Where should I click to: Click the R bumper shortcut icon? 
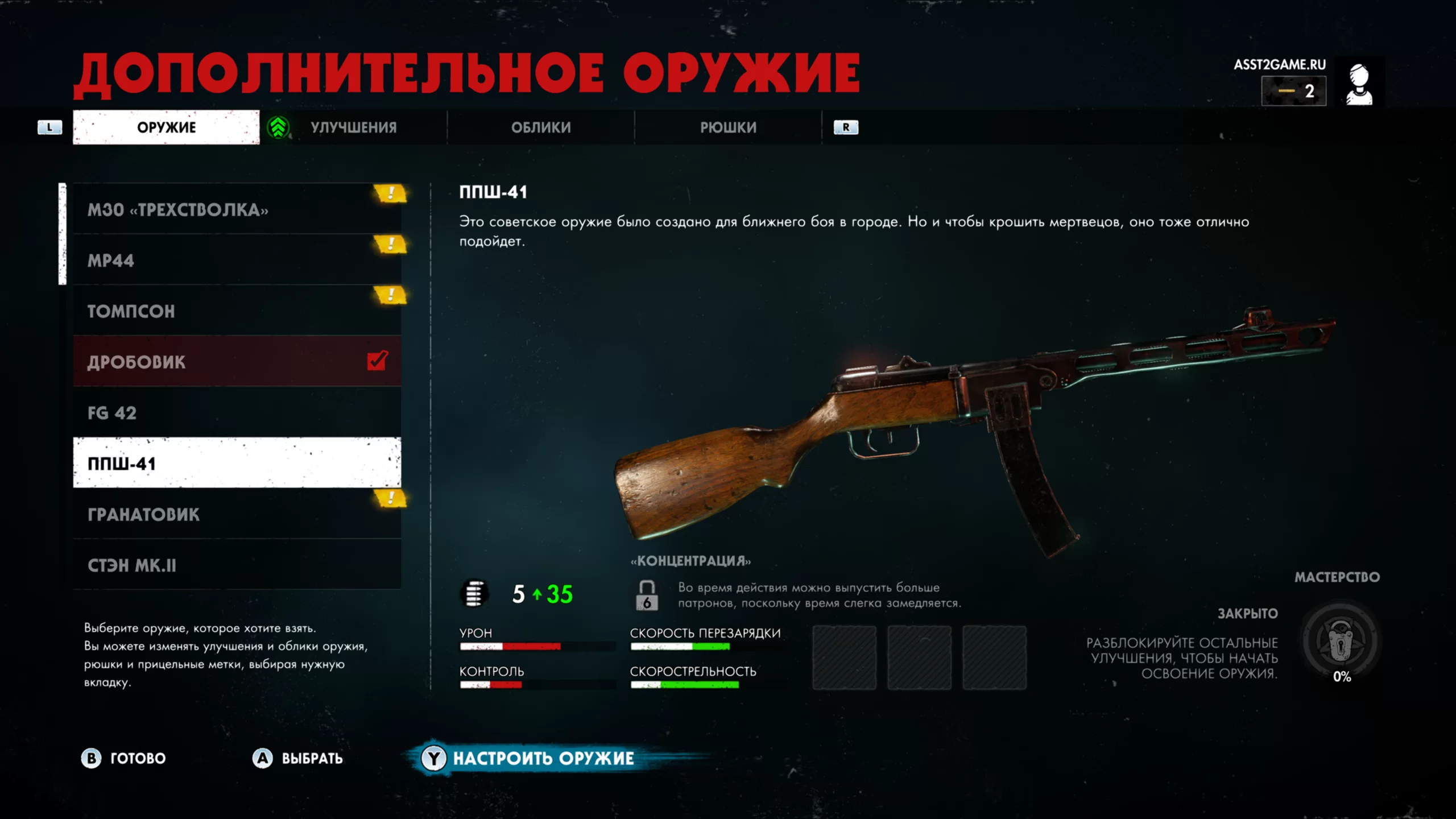(x=846, y=127)
